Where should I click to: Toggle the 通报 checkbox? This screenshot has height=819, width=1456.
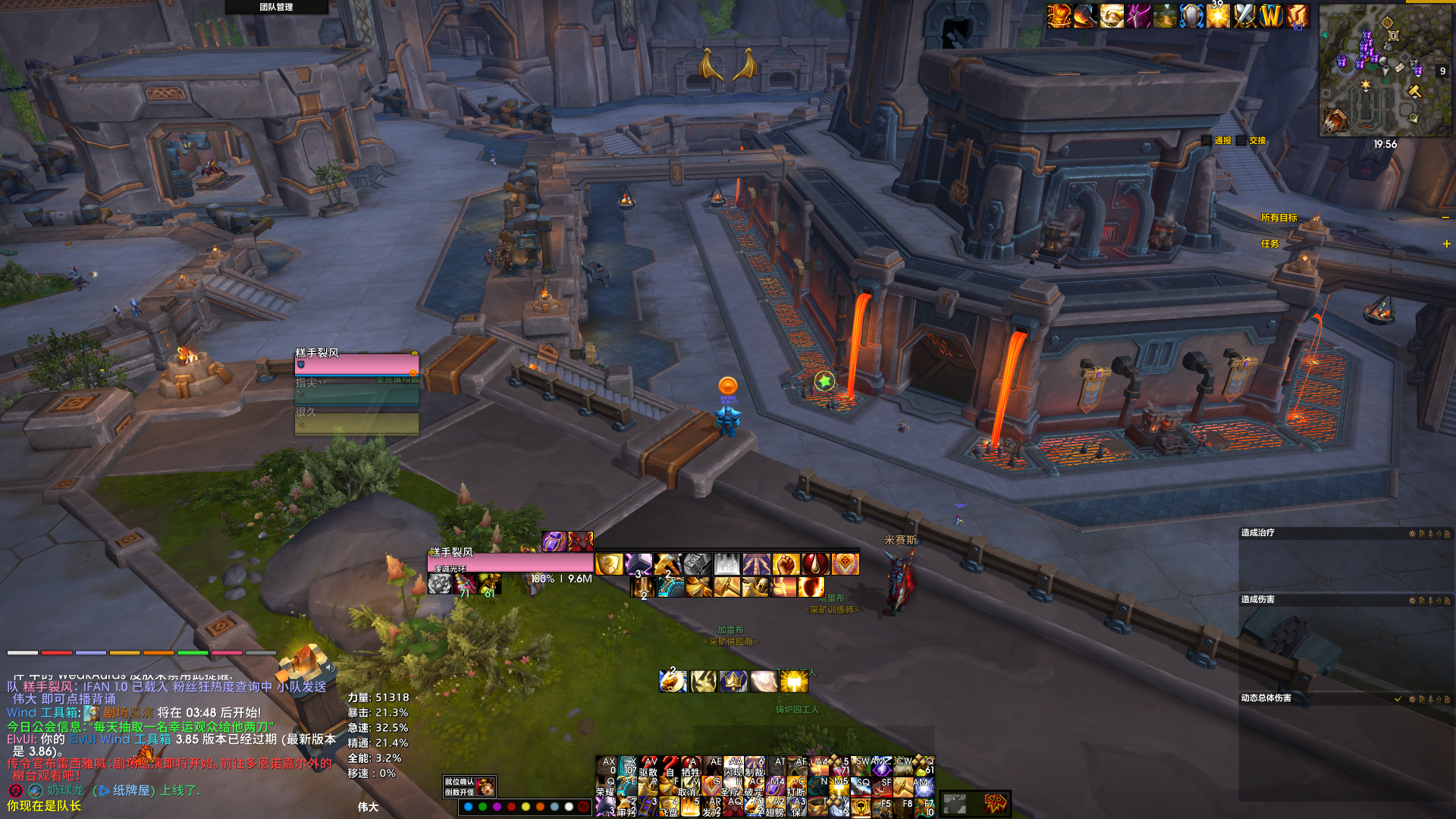click(1207, 140)
